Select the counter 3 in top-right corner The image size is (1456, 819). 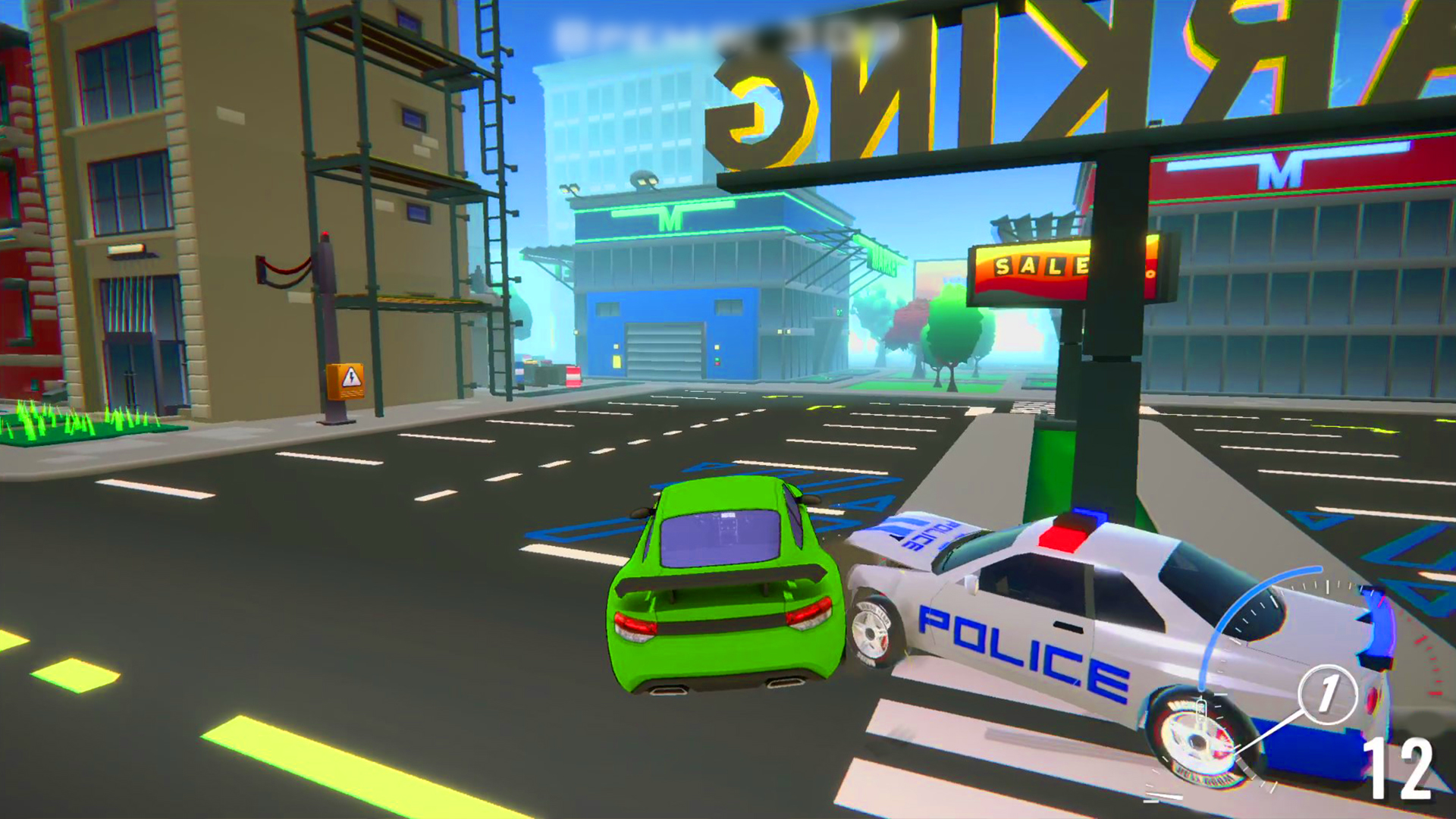(x=1406, y=18)
